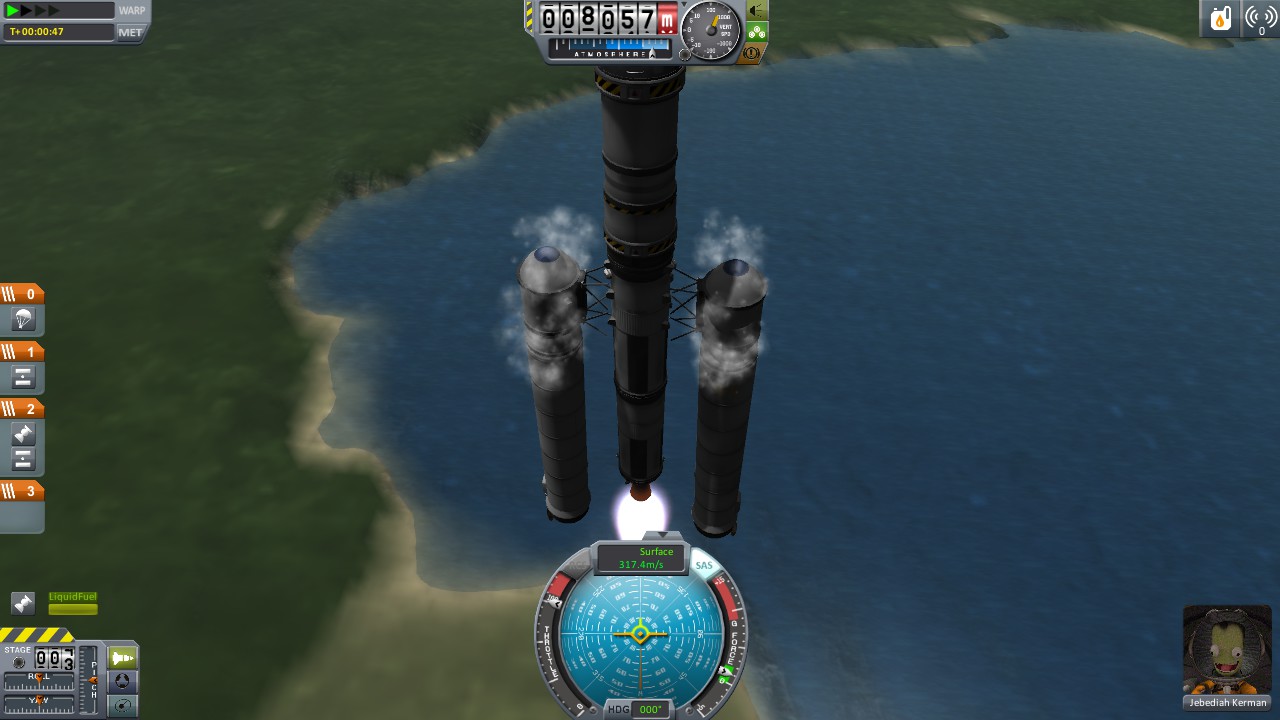Toggle the brakes warning button
The height and width of the screenshot is (720, 1280).
[752, 53]
